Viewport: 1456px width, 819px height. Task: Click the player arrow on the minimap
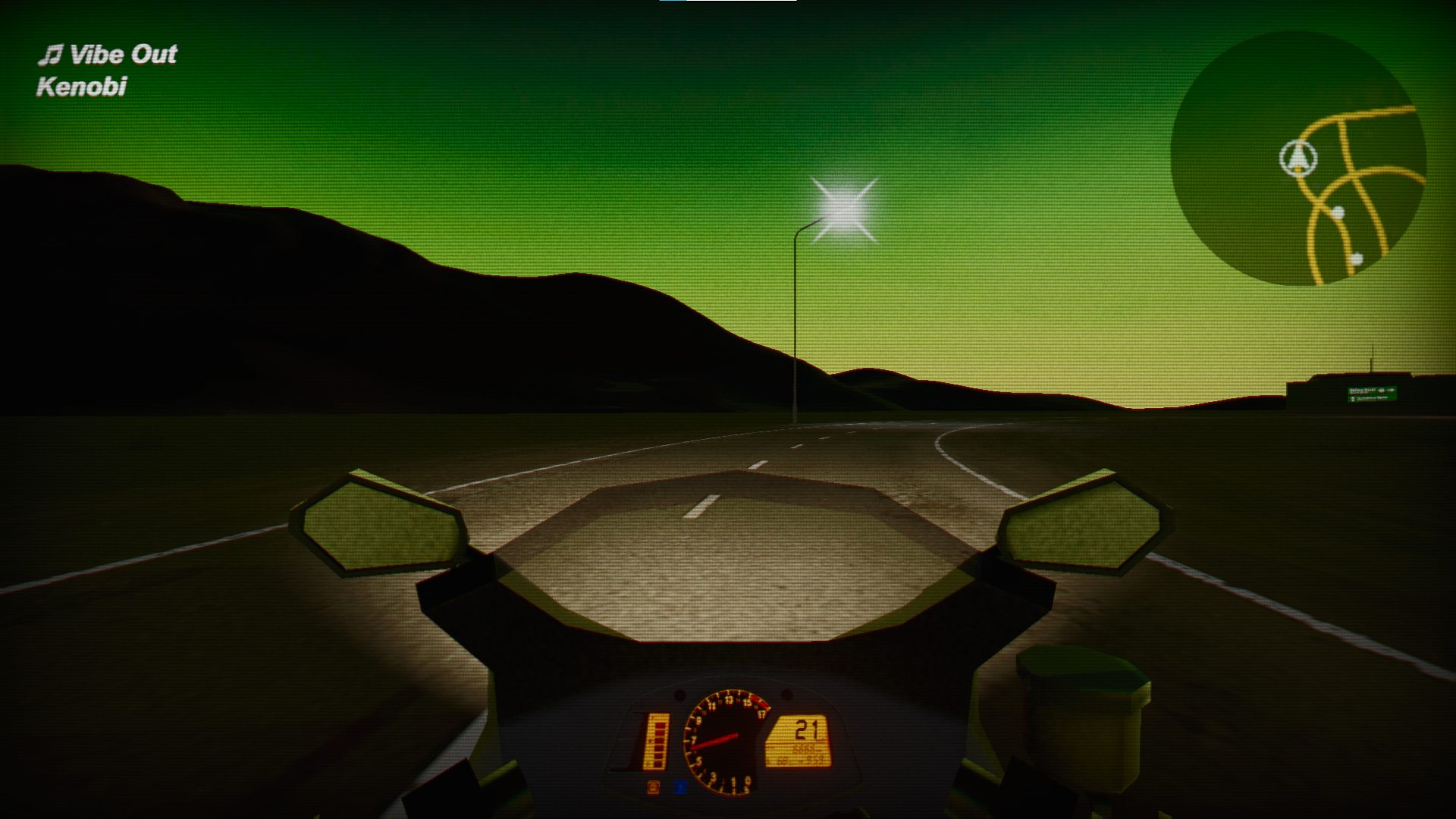(x=1298, y=157)
